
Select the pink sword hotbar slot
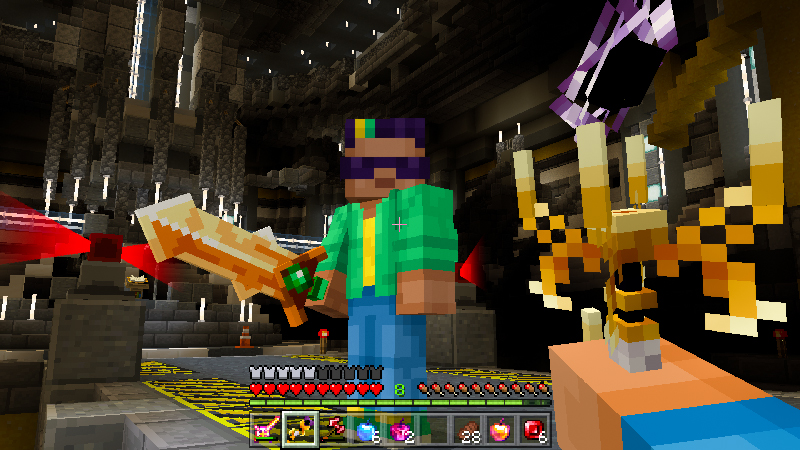click(x=265, y=429)
